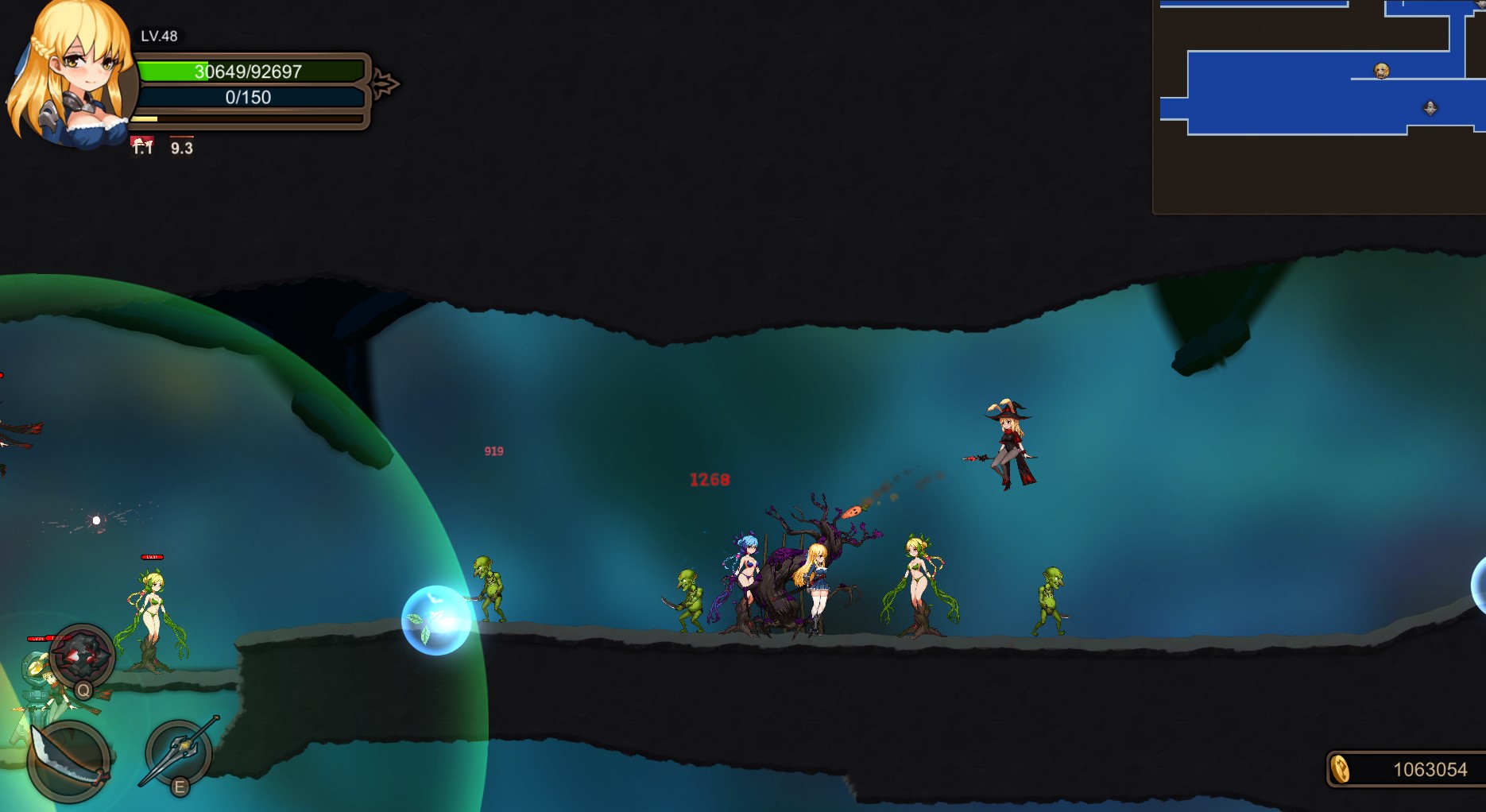Click the dark diamond marker on minimap
The image size is (1486, 812).
[1430, 108]
